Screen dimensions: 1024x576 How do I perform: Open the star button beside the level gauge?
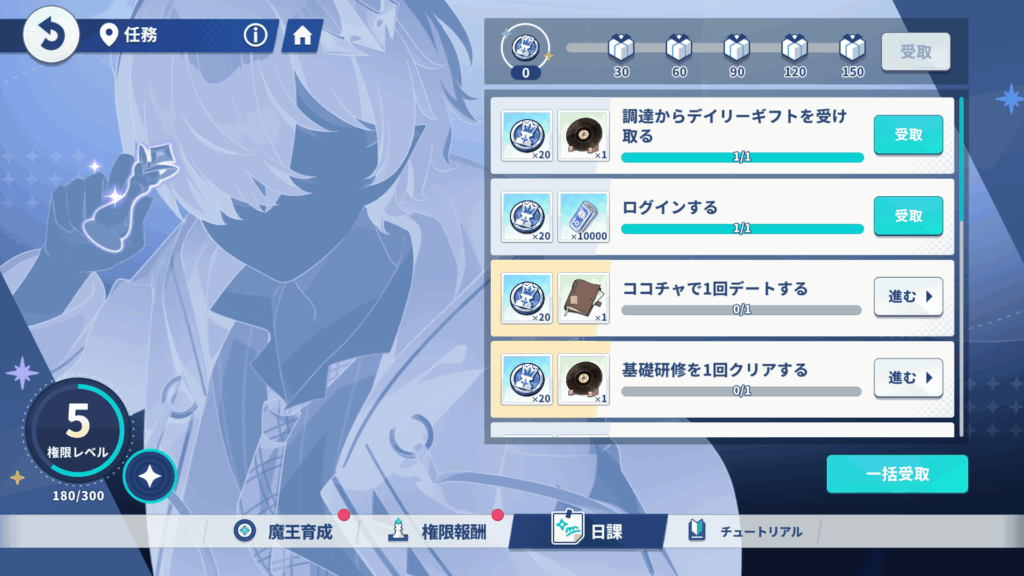(x=150, y=477)
